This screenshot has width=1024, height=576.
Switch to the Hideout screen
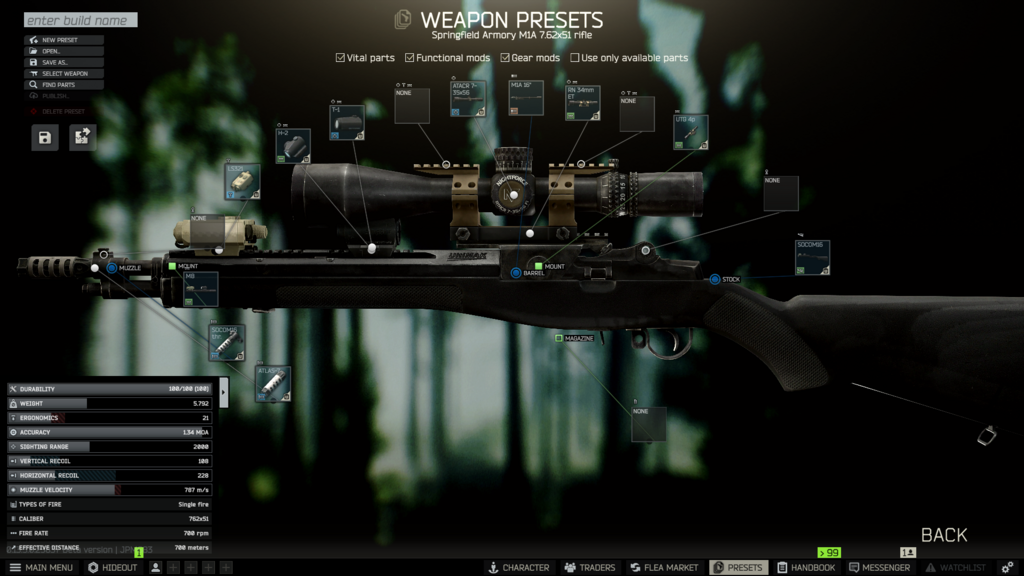113,567
